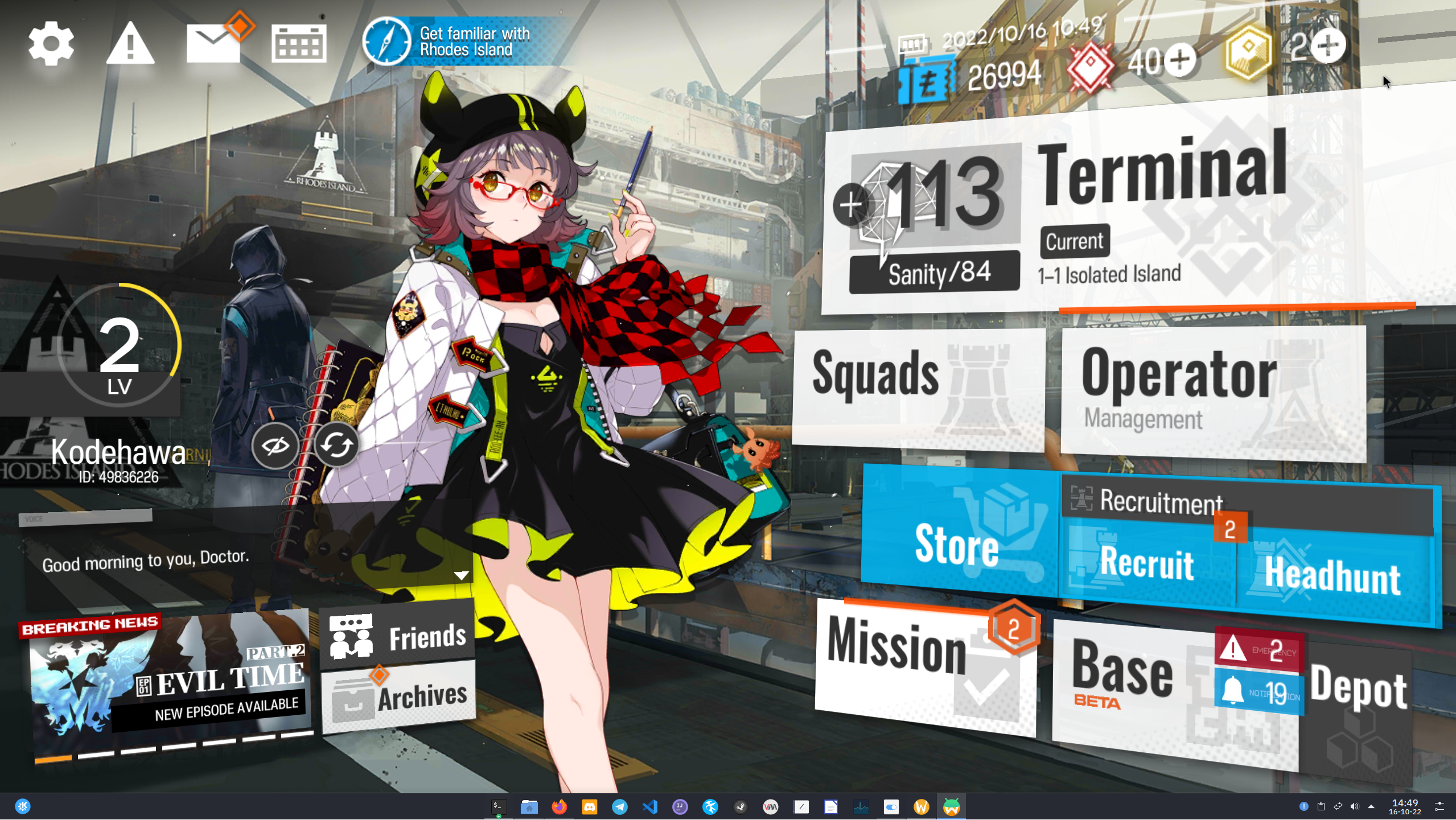Open the warning notice icon
This screenshot has width=1456, height=820.
(130, 43)
